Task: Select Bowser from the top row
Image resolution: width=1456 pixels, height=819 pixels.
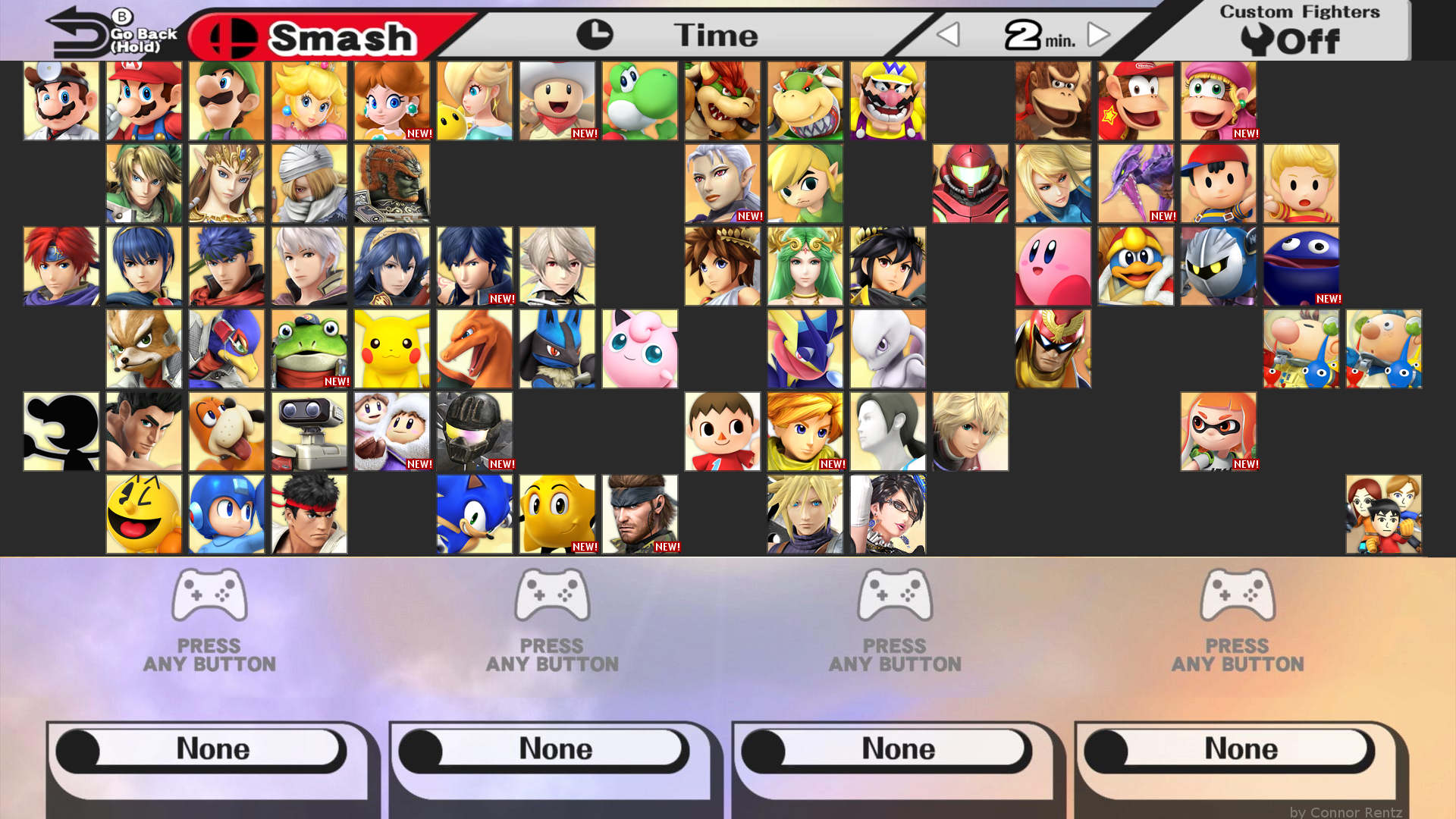Action: [722, 100]
